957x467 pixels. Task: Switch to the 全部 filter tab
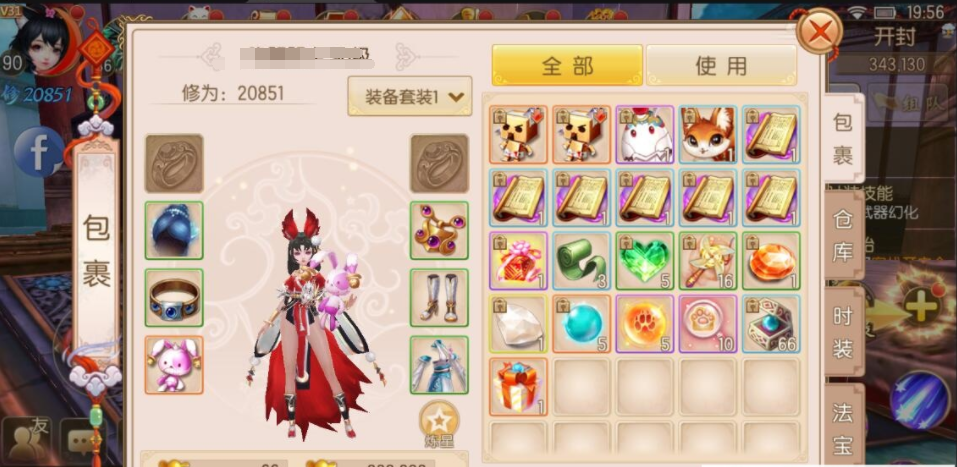566,66
